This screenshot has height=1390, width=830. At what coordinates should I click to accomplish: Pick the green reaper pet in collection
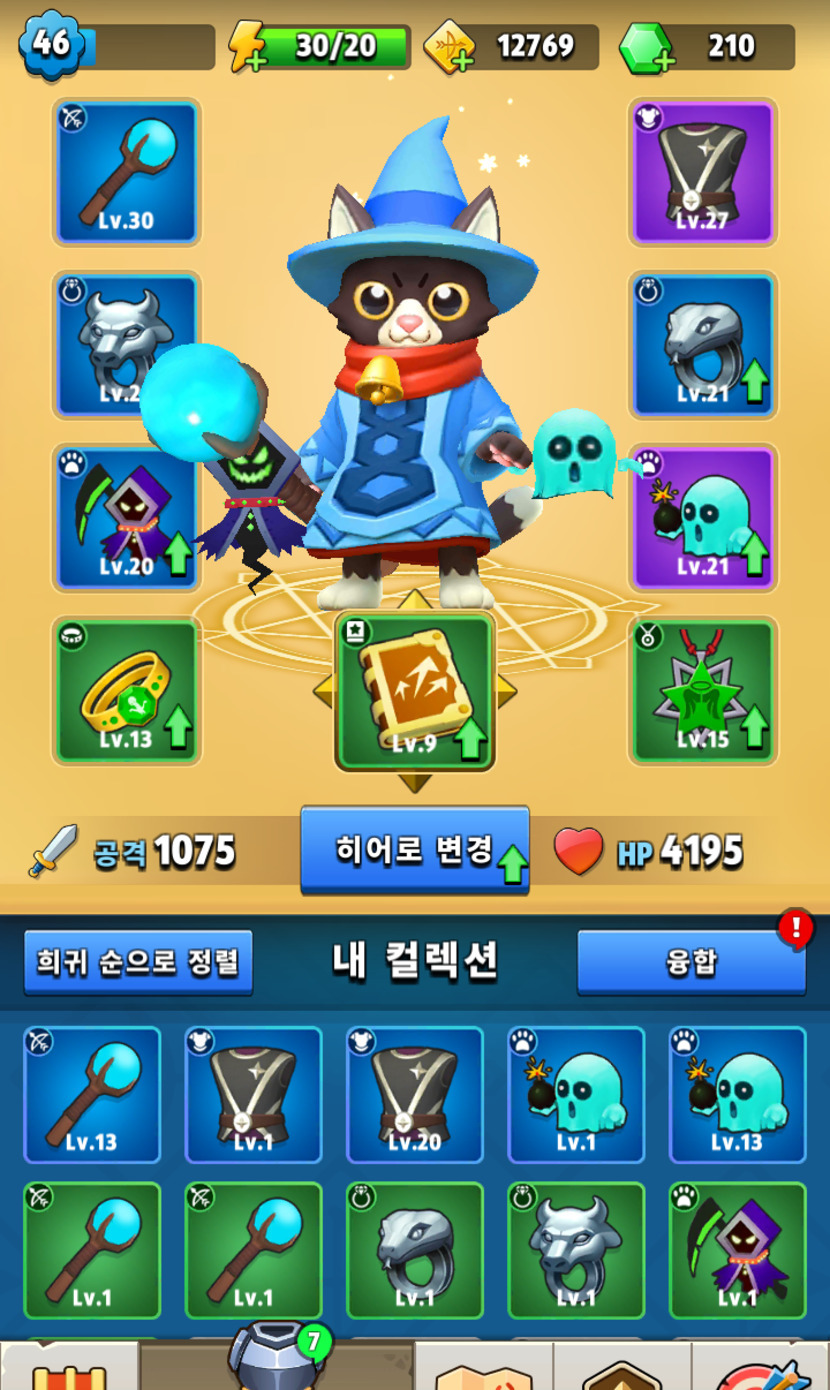point(737,1250)
